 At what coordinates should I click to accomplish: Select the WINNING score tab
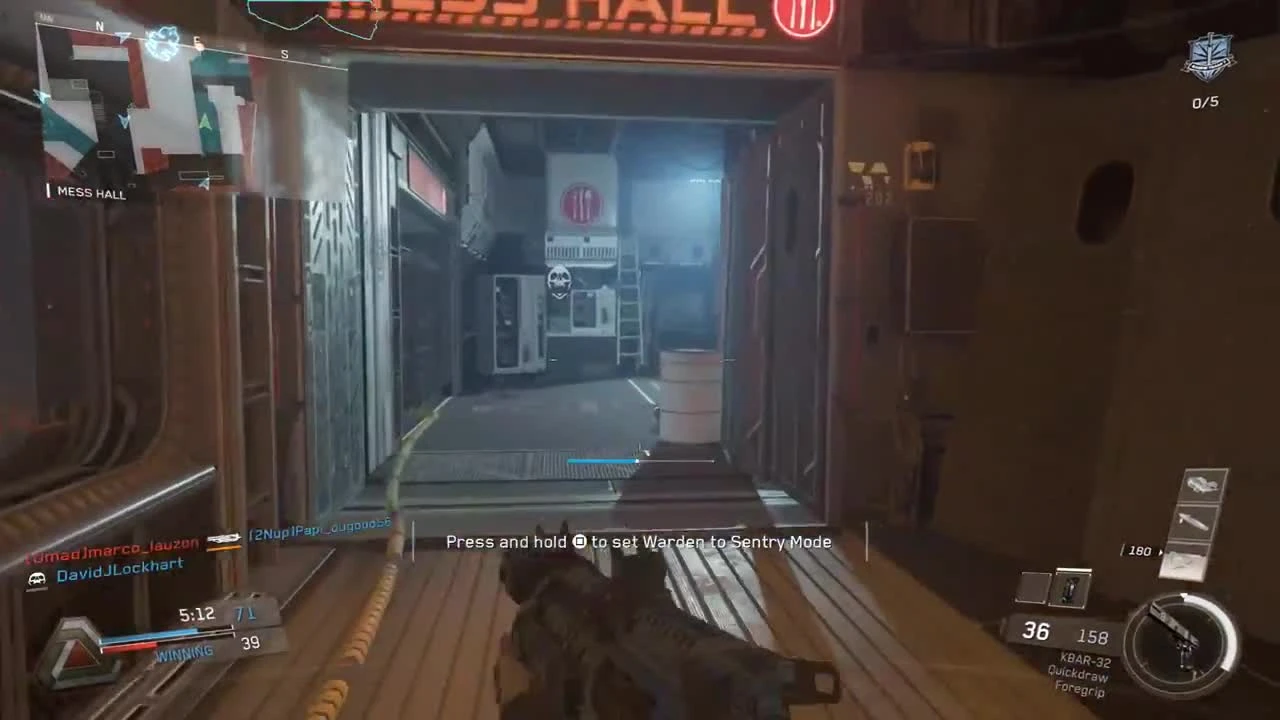pos(184,652)
